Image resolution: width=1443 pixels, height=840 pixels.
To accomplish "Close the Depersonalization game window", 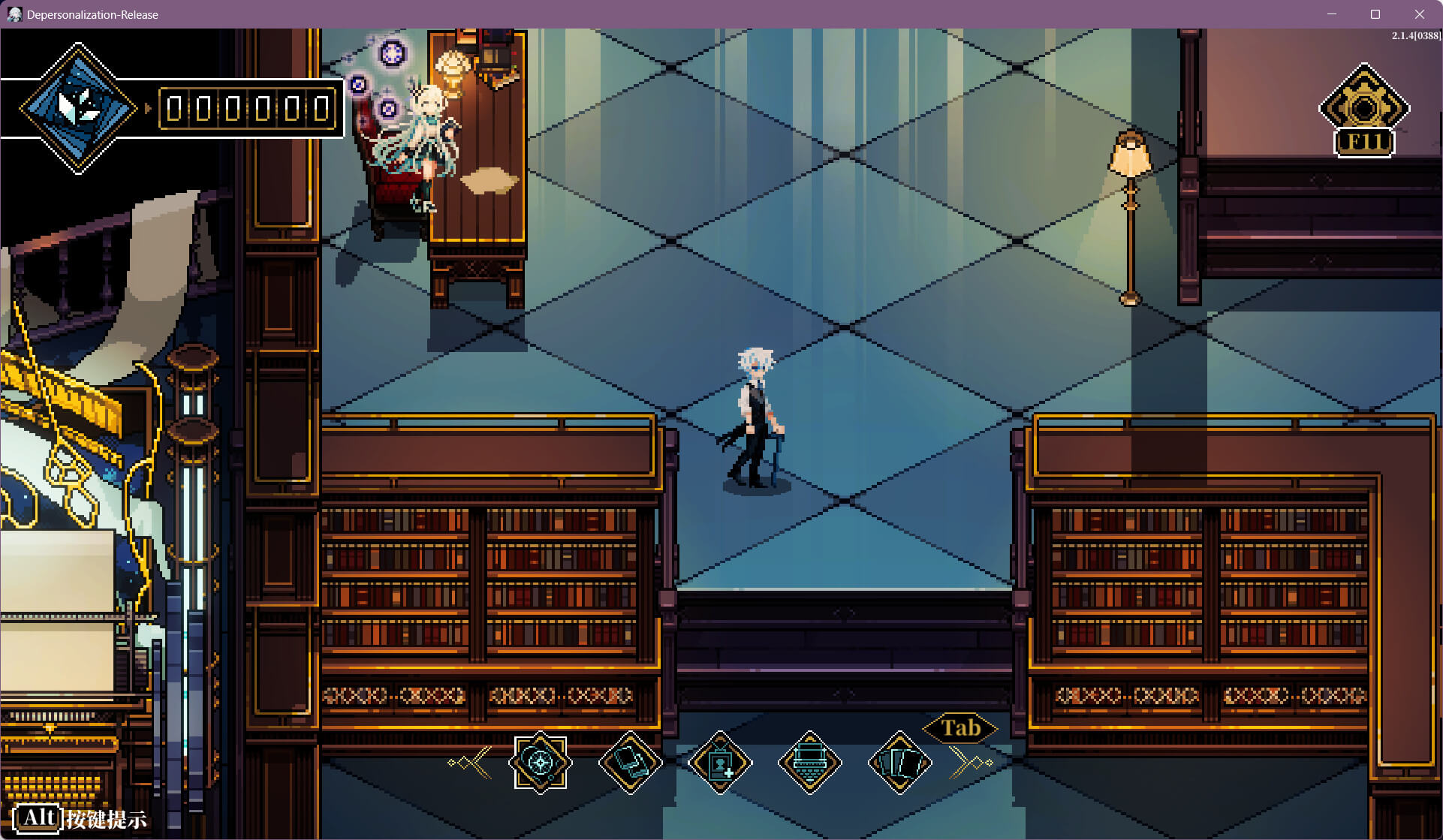I will [1419, 14].
